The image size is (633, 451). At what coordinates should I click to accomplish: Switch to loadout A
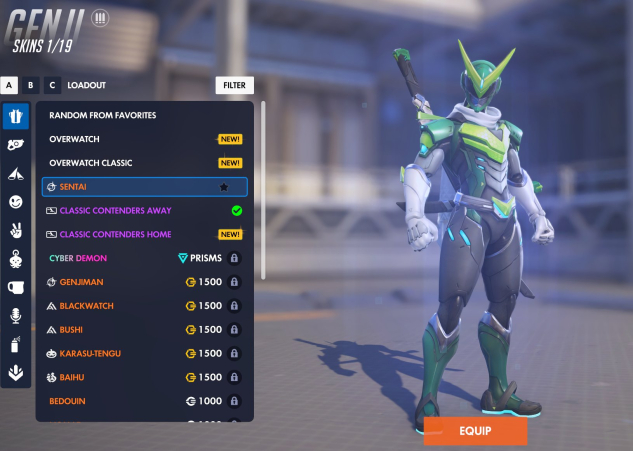[10, 86]
